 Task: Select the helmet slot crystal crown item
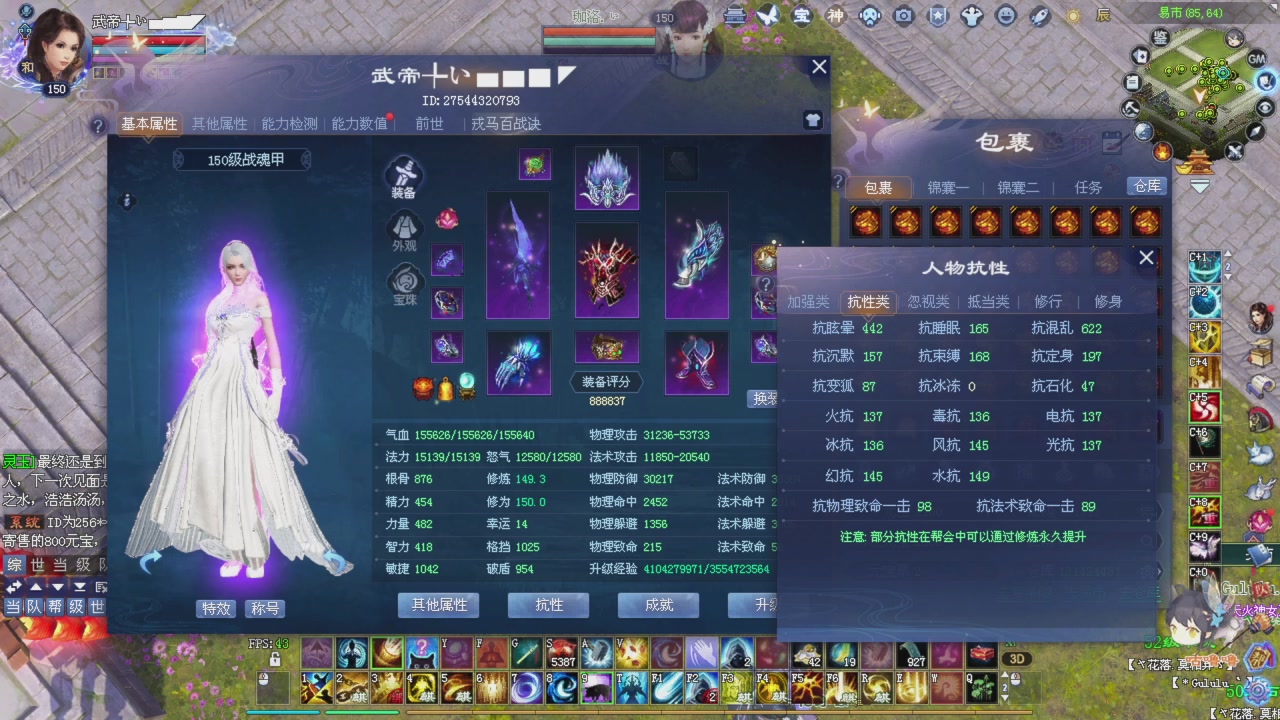pos(606,178)
